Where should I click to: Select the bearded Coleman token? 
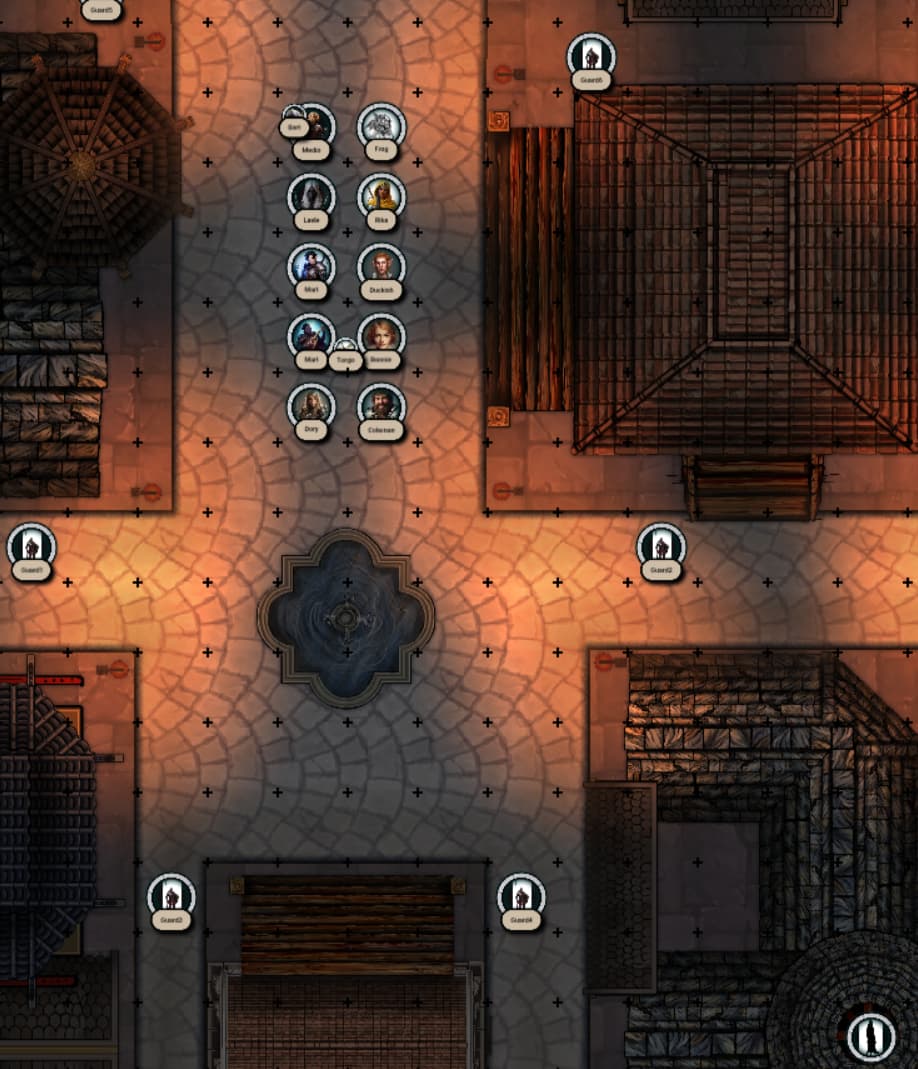pos(381,407)
